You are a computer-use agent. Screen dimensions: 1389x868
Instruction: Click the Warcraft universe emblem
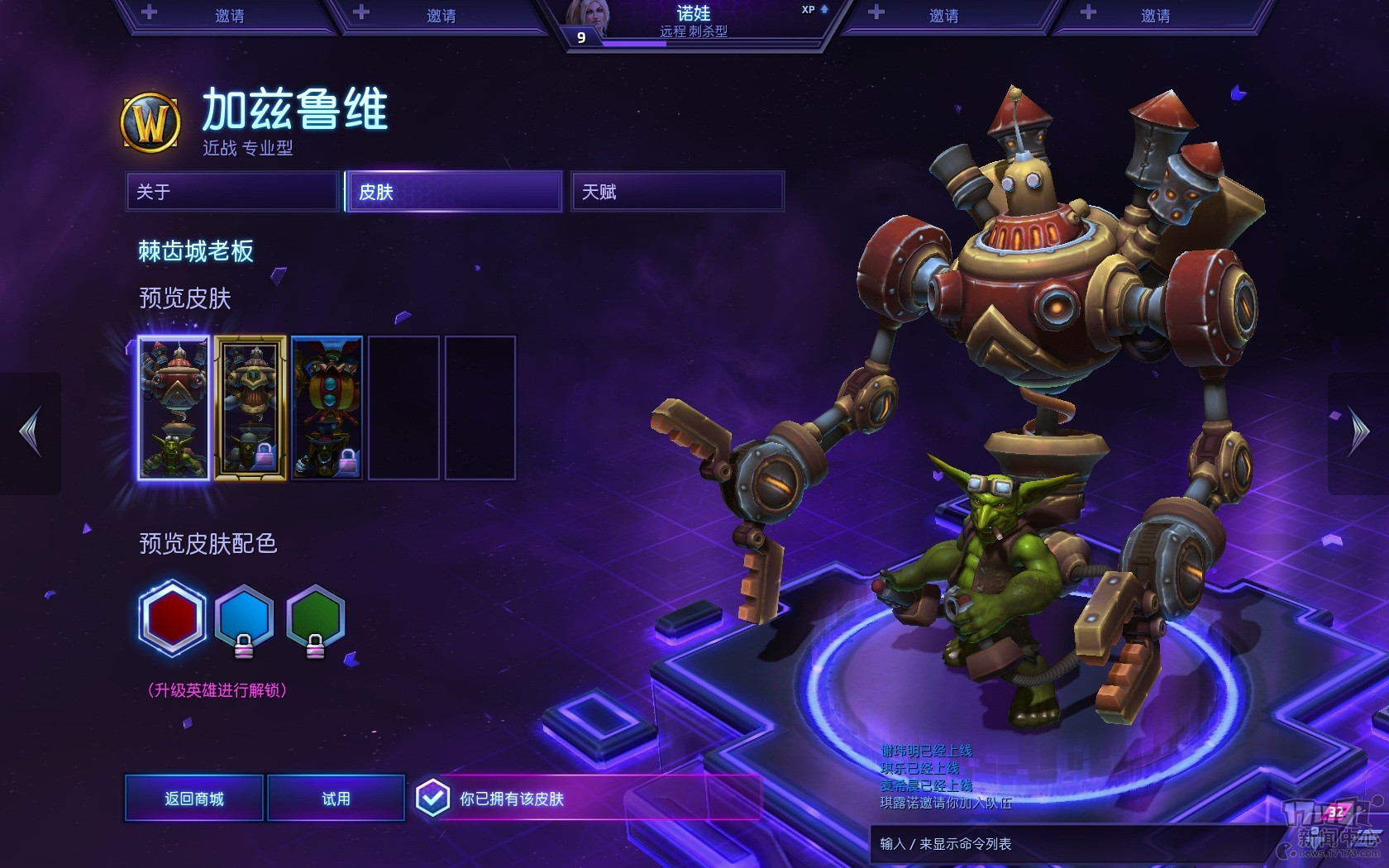(150, 123)
